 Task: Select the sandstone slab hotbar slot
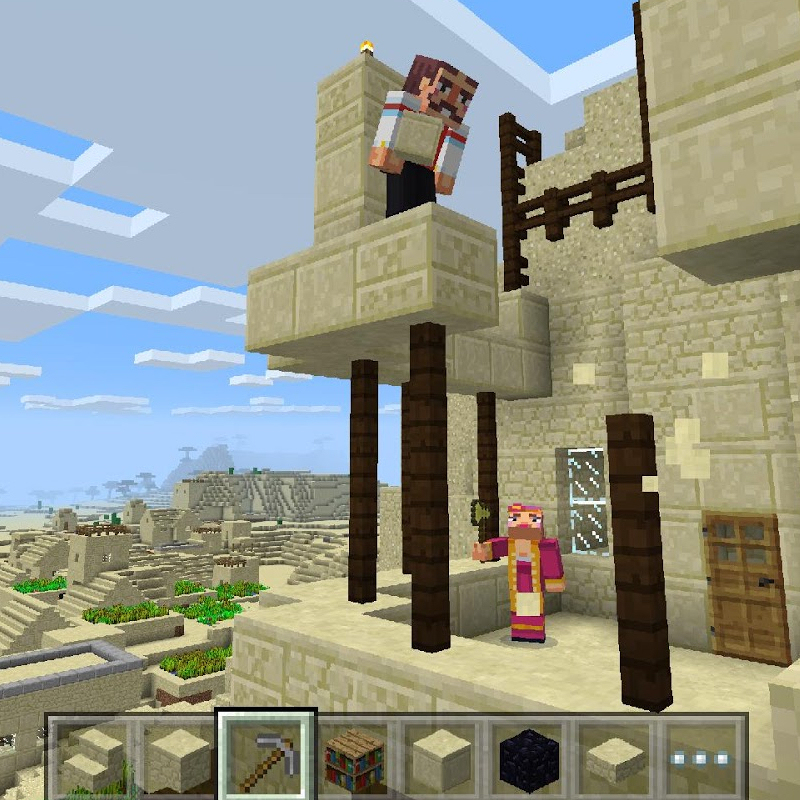[617, 757]
